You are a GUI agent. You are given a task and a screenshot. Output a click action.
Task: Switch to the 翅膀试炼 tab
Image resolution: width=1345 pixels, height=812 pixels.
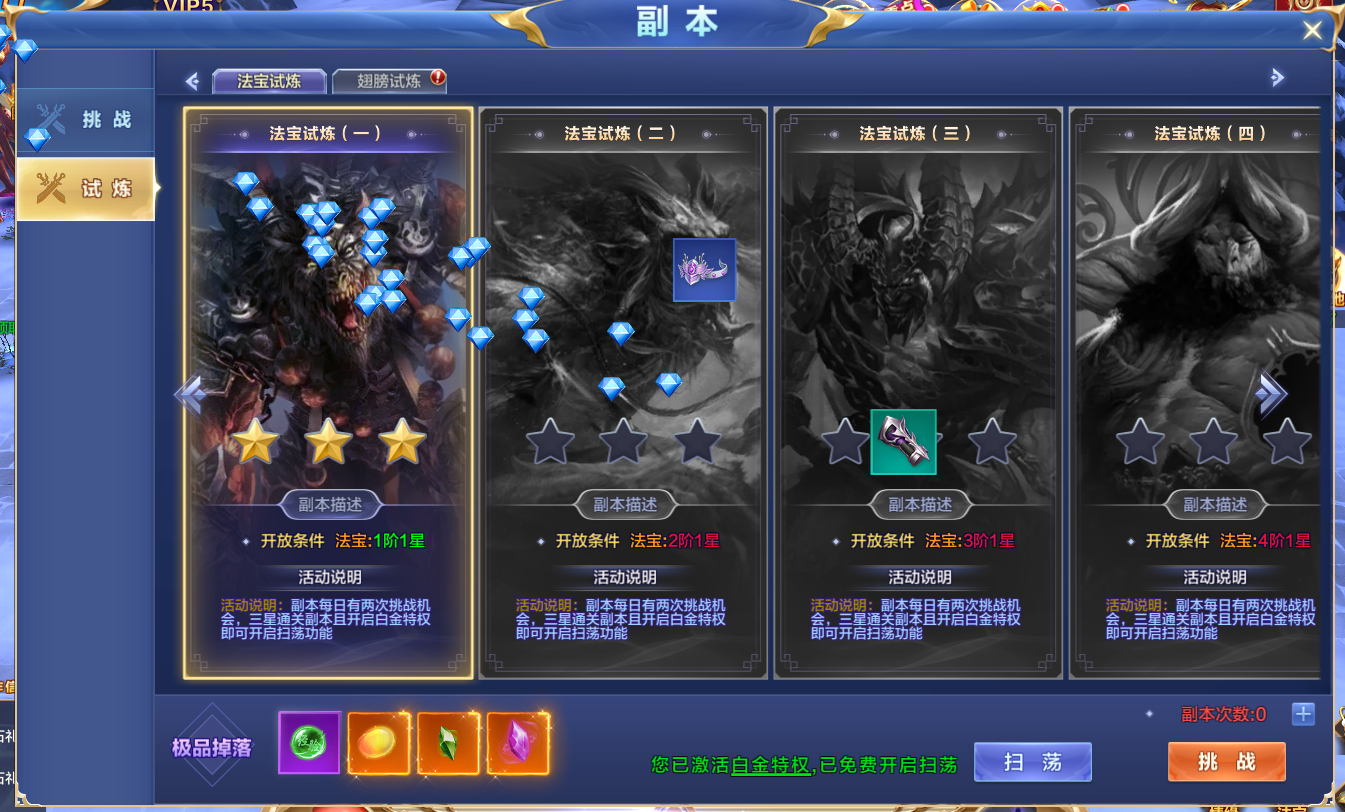(388, 81)
